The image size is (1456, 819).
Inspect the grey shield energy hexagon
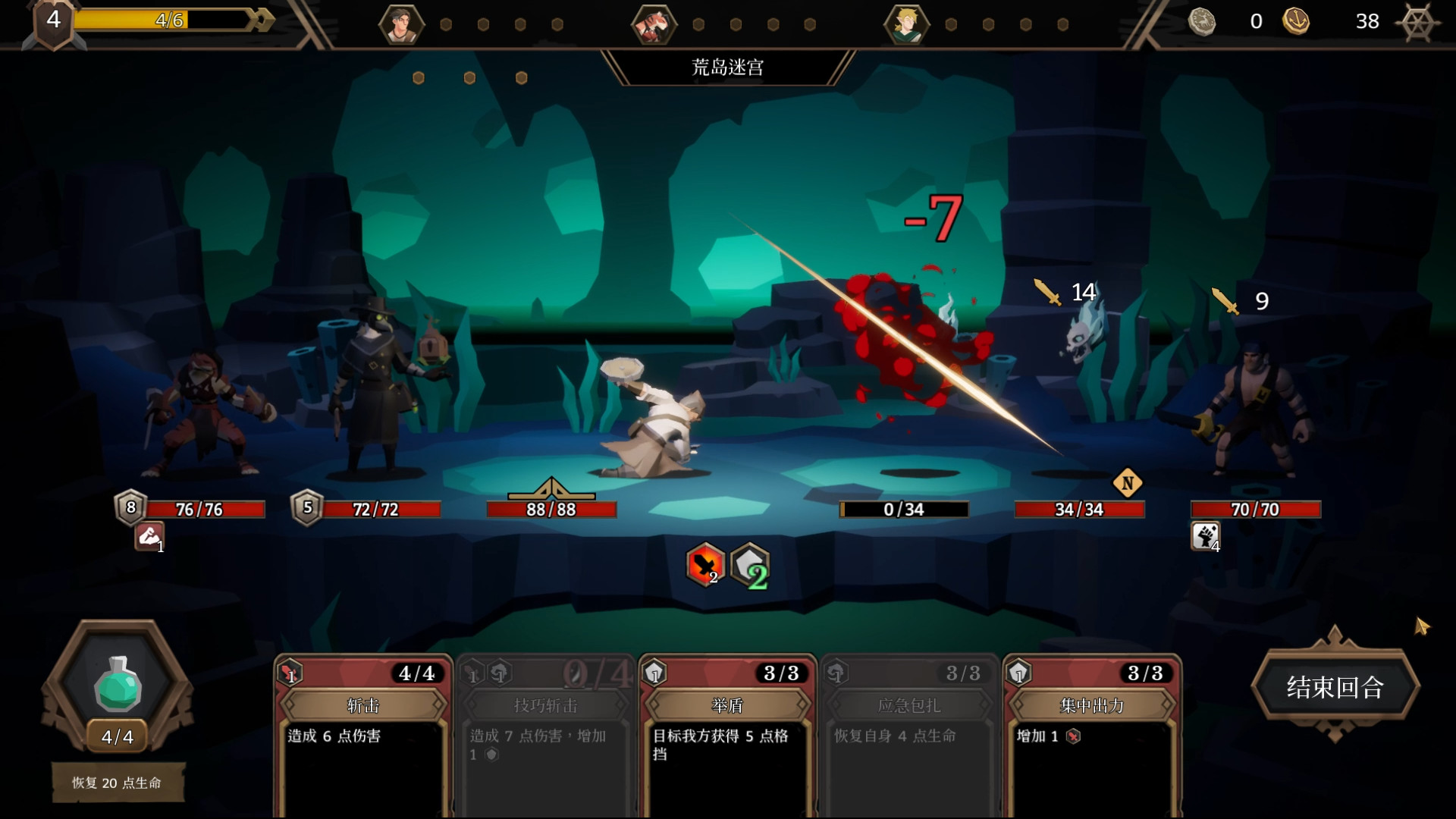[x=750, y=565]
